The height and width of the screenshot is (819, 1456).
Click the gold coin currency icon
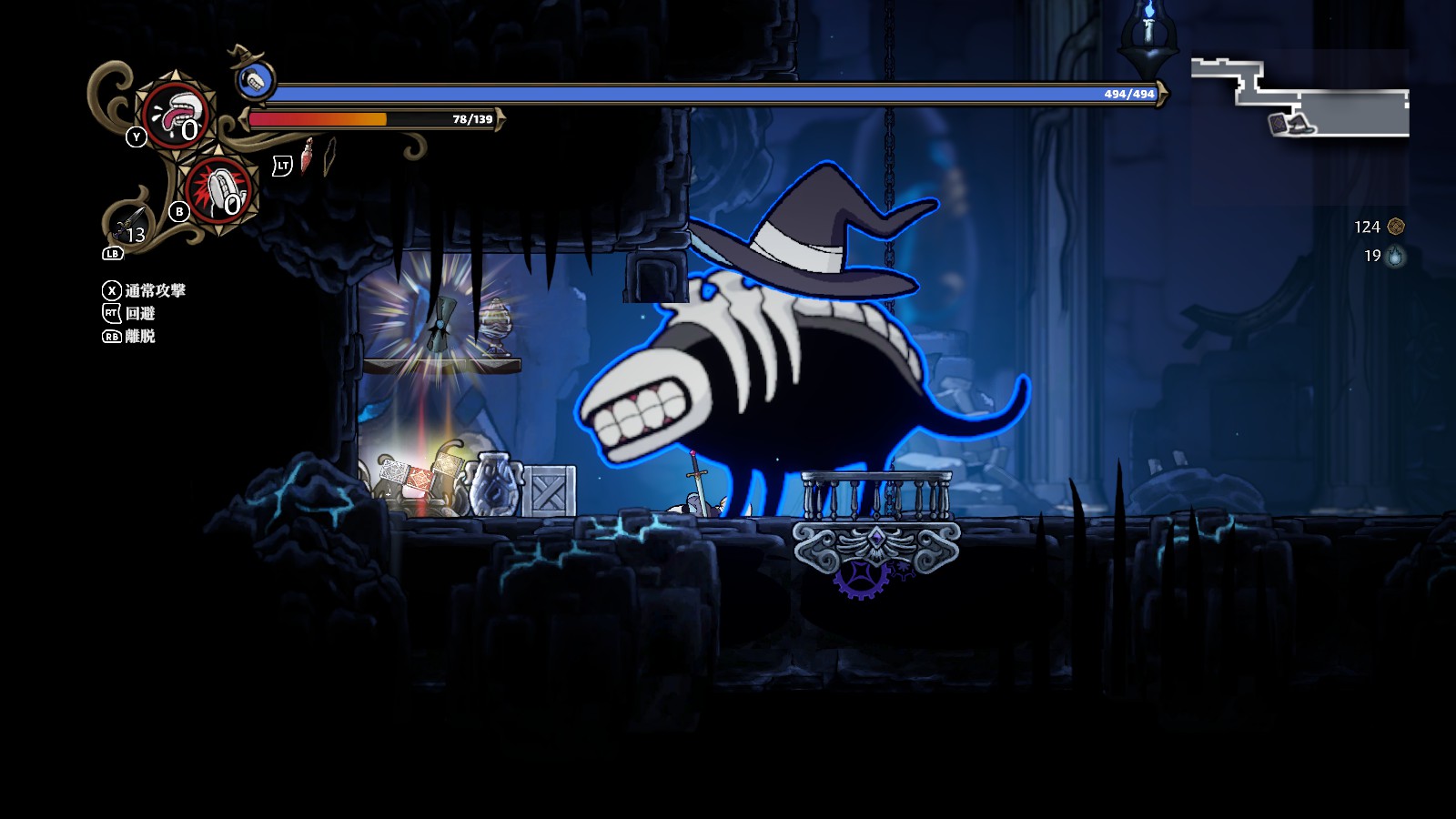(x=1396, y=227)
